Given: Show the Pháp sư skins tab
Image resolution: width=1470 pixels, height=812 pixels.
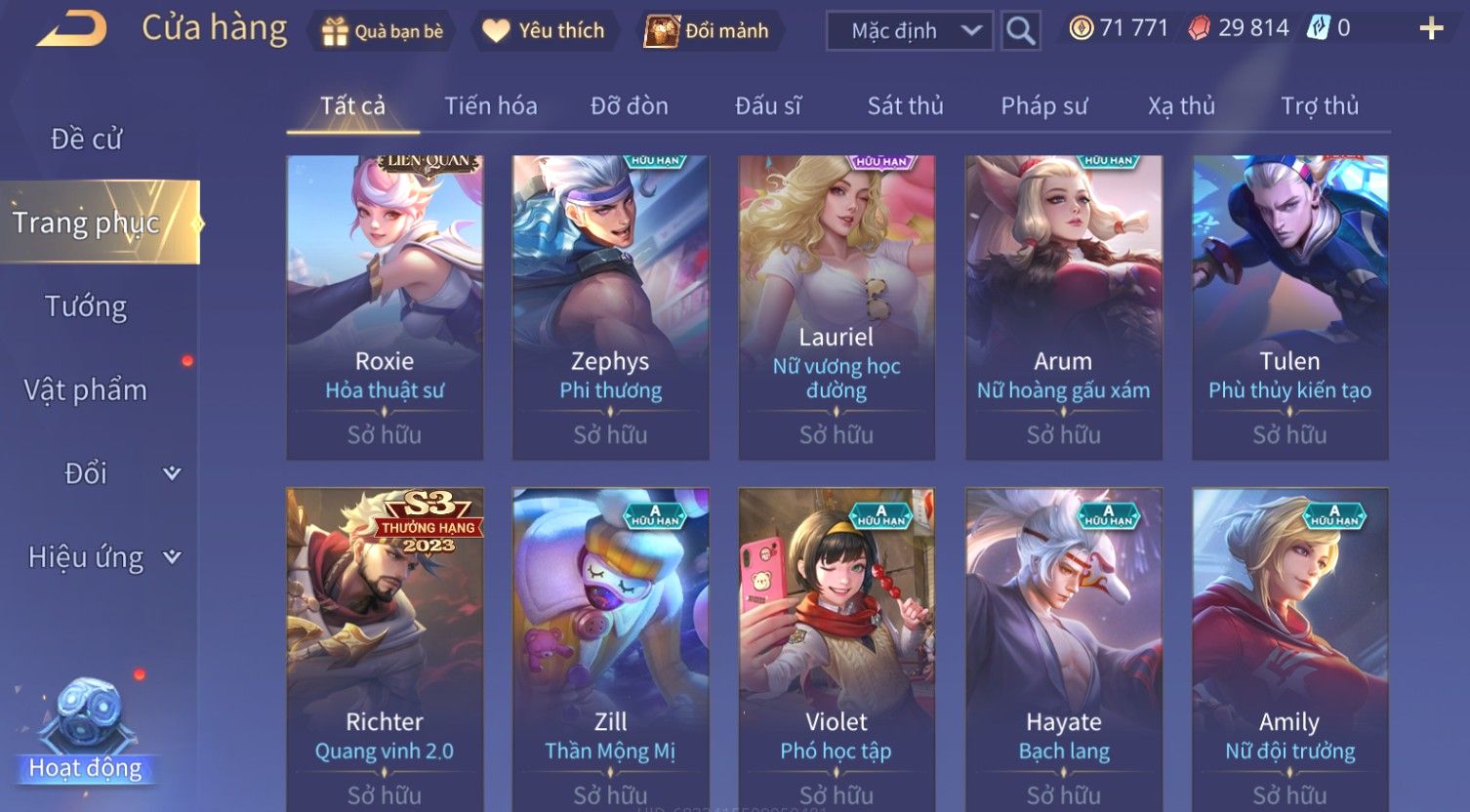Looking at the screenshot, I should pyautogui.click(x=1043, y=105).
